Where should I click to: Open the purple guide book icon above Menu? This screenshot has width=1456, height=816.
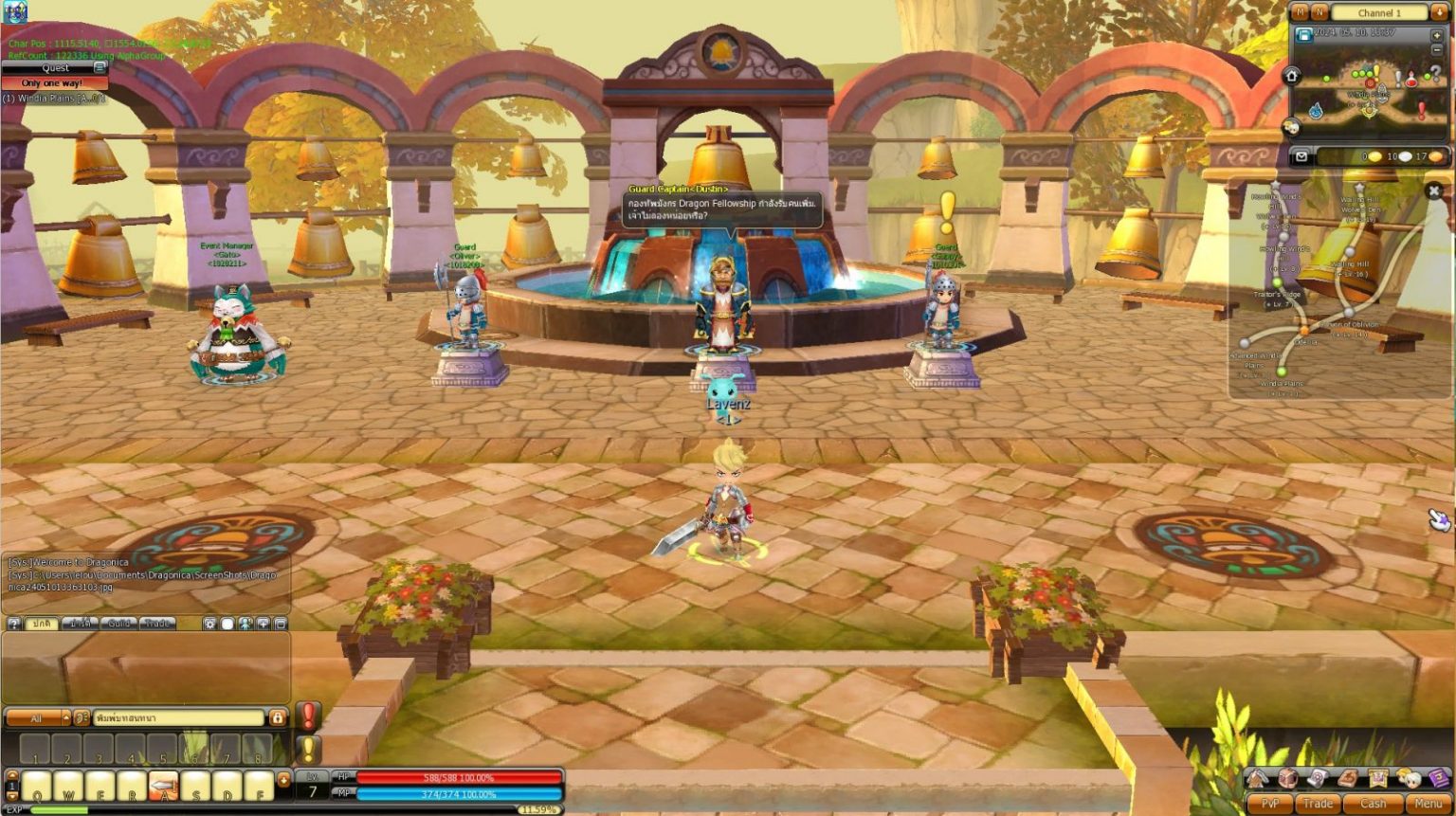pos(1439,778)
